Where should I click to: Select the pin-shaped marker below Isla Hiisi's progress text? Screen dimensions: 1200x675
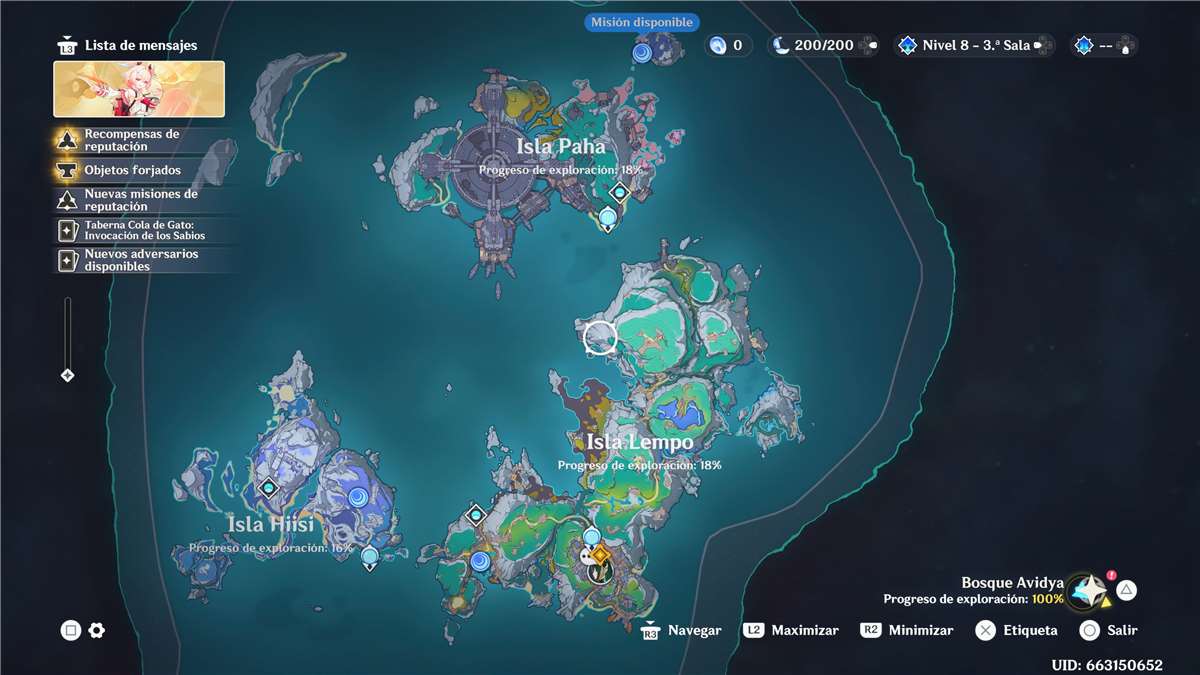click(x=370, y=557)
